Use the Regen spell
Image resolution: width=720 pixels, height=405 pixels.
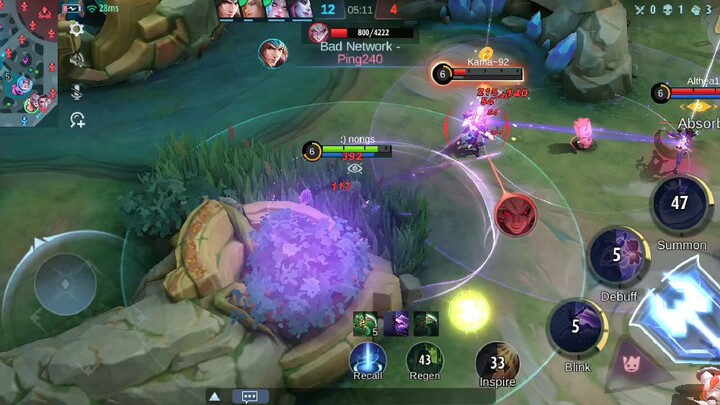point(425,359)
